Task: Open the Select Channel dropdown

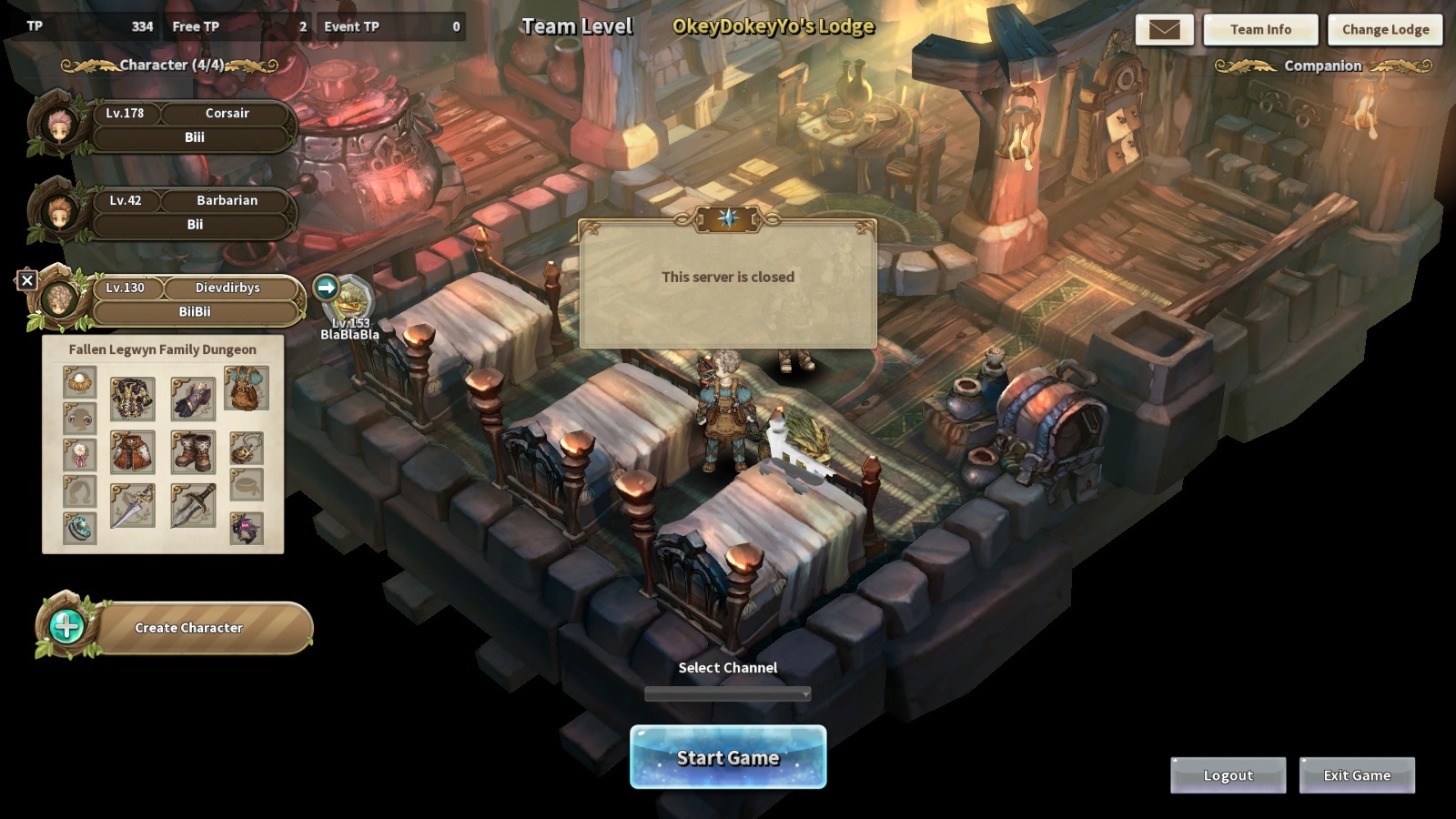Action: pyautogui.click(x=727, y=694)
